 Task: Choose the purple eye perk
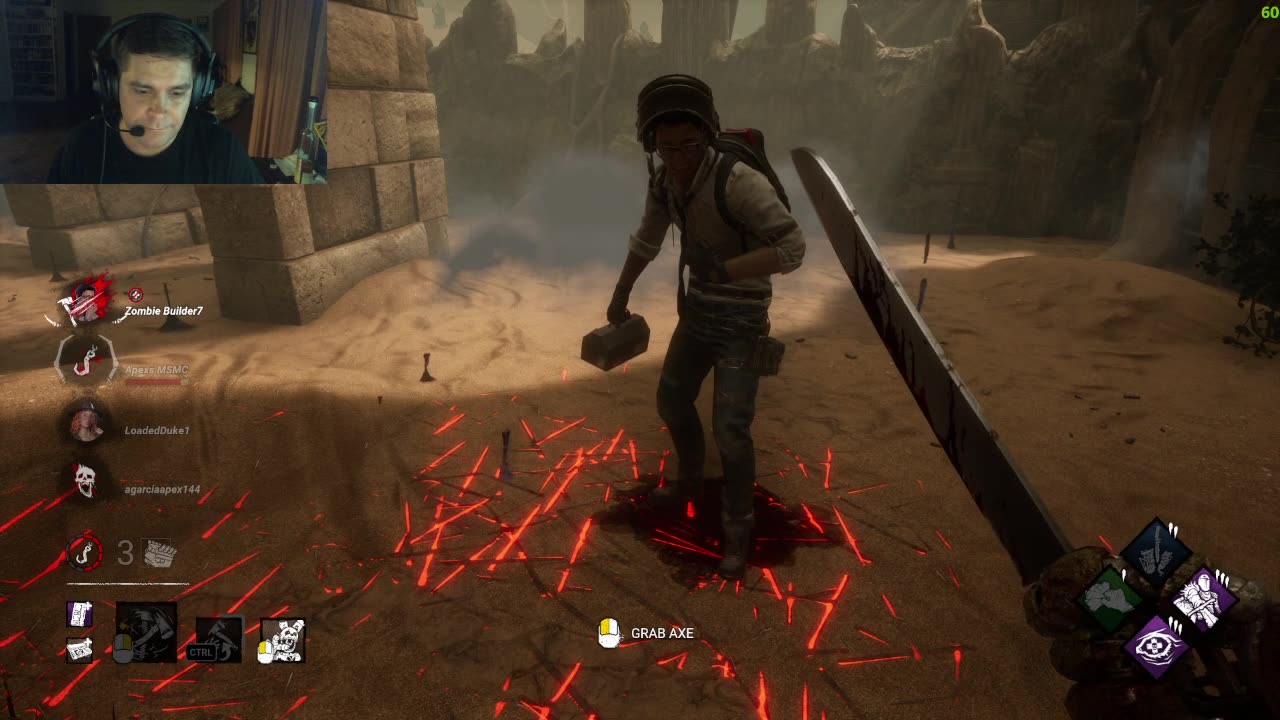coord(1157,645)
